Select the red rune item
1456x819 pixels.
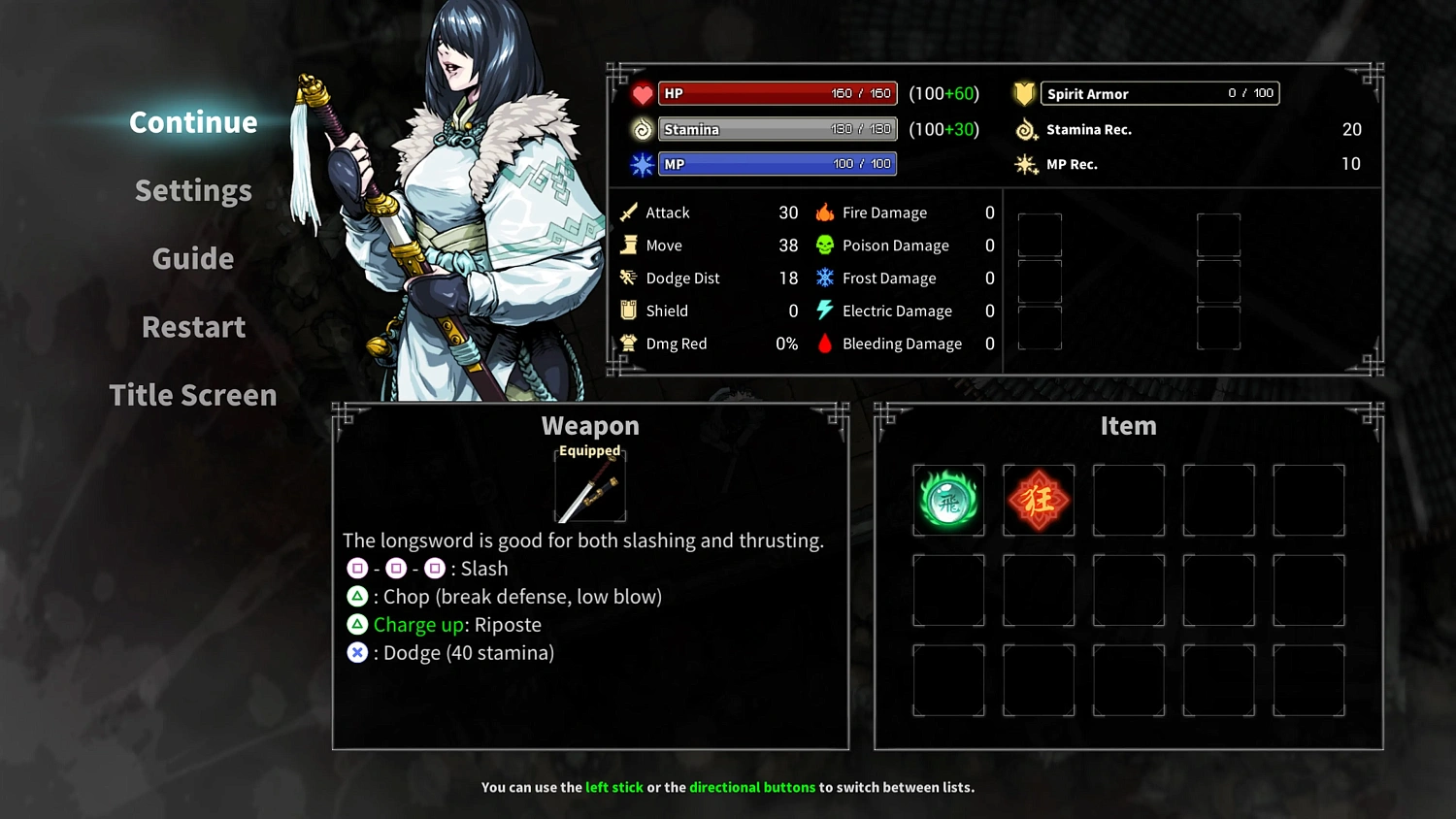tap(1039, 500)
